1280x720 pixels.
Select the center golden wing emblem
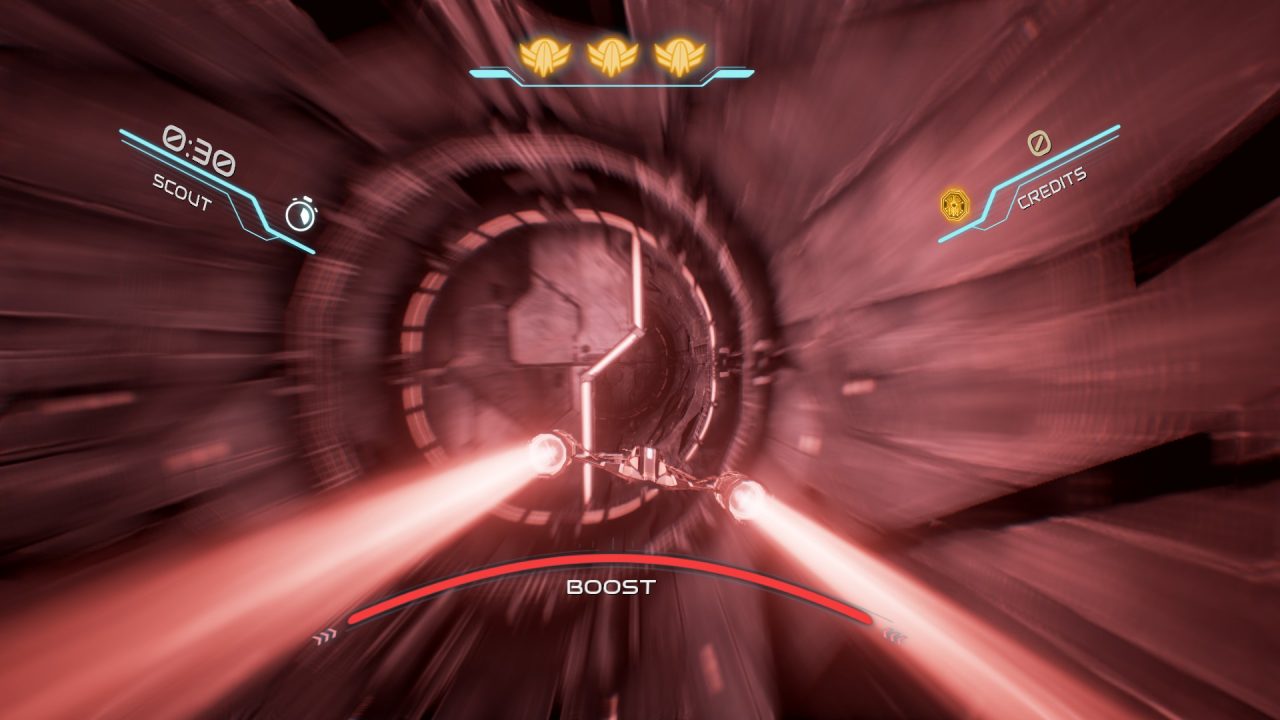coord(611,56)
